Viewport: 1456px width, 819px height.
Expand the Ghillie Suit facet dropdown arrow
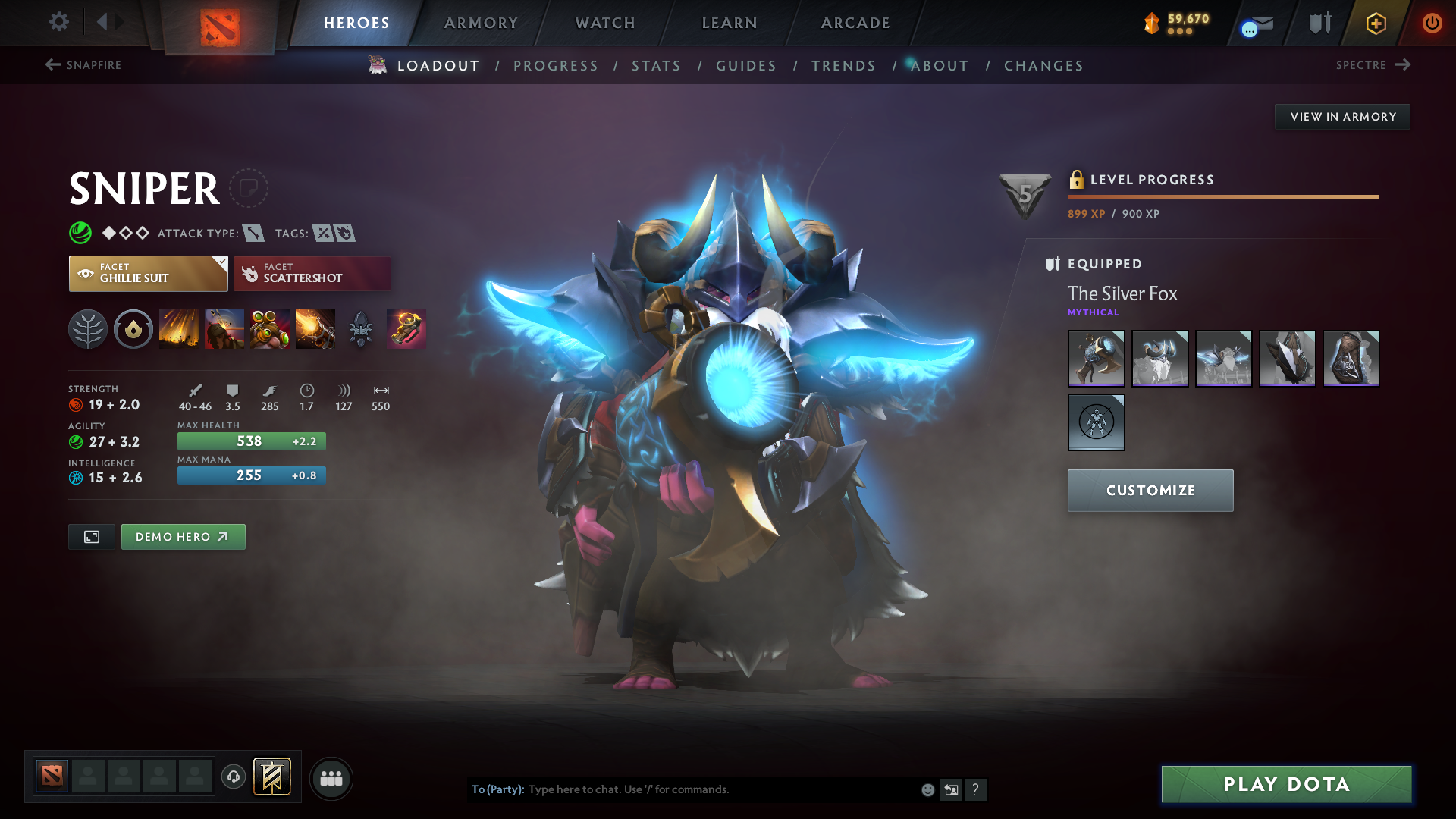point(221,262)
